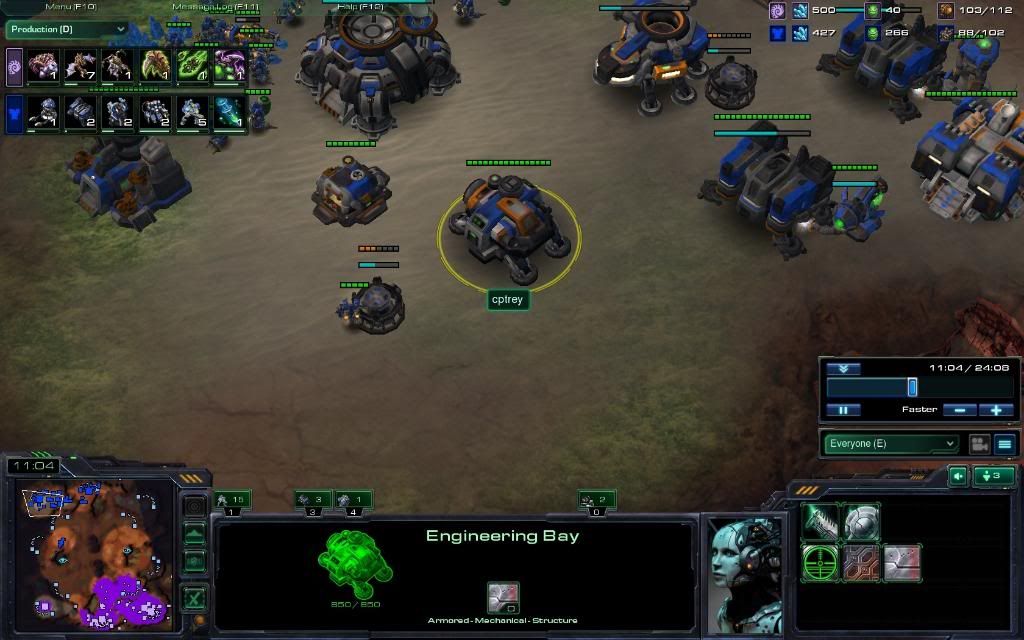Image resolution: width=1024 pixels, height=640 pixels.
Task: Select control group 3 tab
Action: tap(313, 500)
